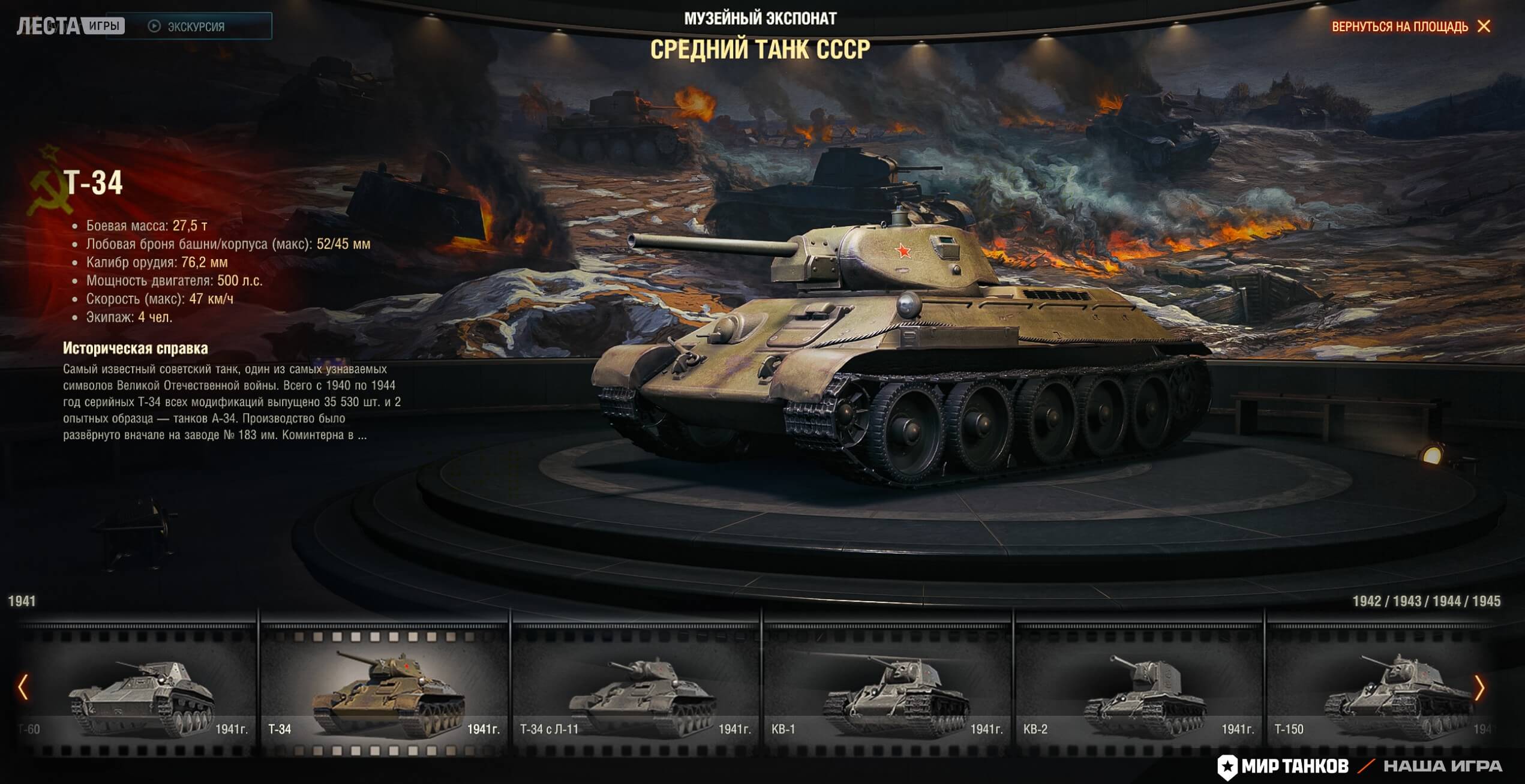The width and height of the screenshot is (1525, 784).
Task: Go to previous tanks with left arrow
Action: [23, 687]
